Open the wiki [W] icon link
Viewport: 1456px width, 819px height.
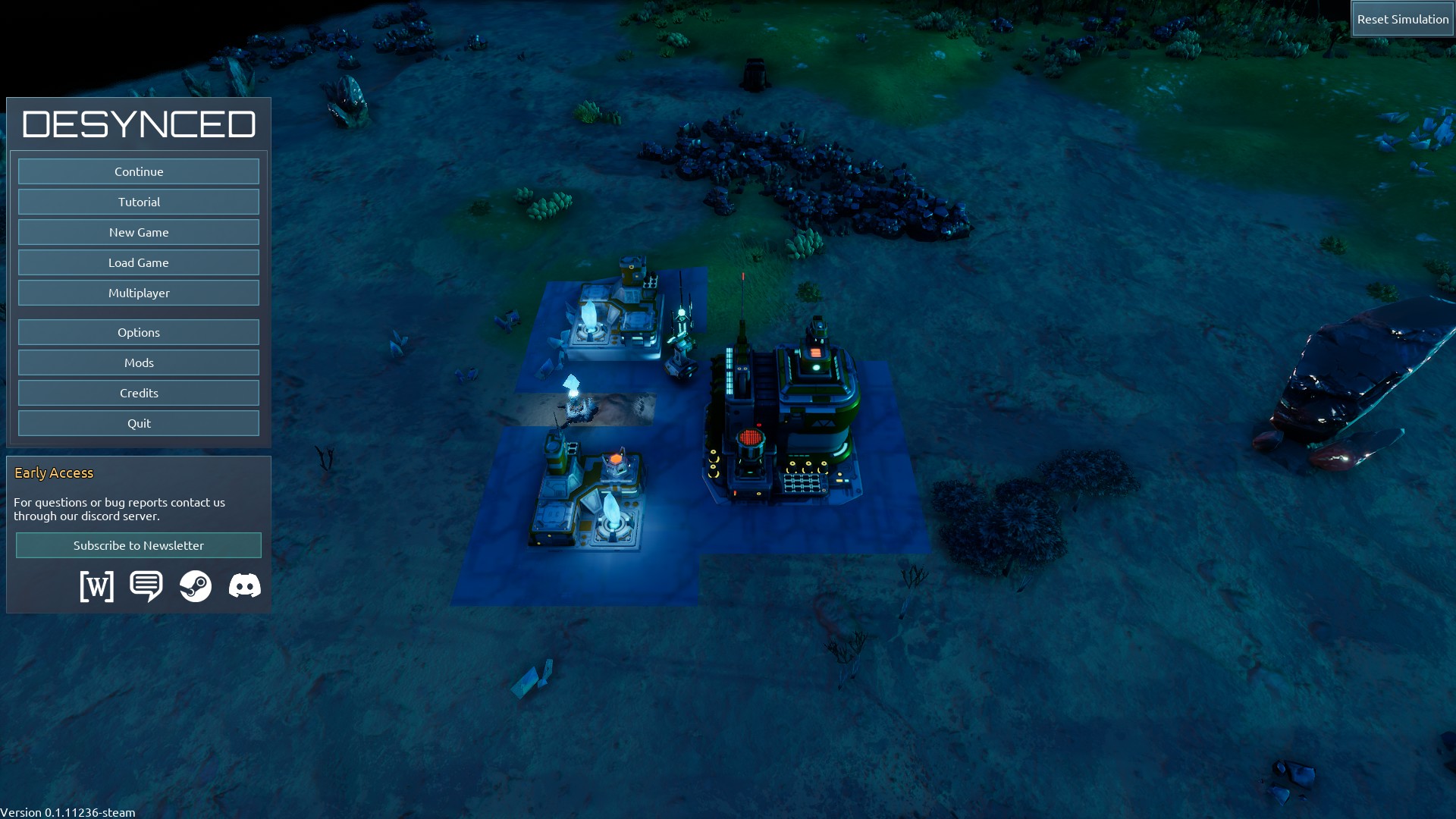pos(97,586)
